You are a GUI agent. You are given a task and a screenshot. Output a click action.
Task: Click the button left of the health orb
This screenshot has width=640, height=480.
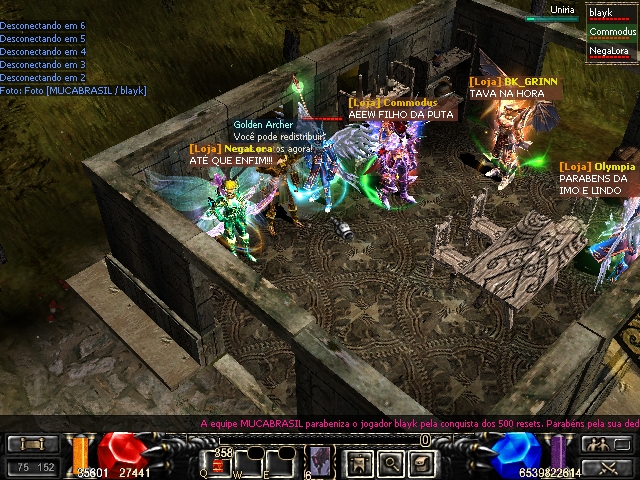(32, 444)
